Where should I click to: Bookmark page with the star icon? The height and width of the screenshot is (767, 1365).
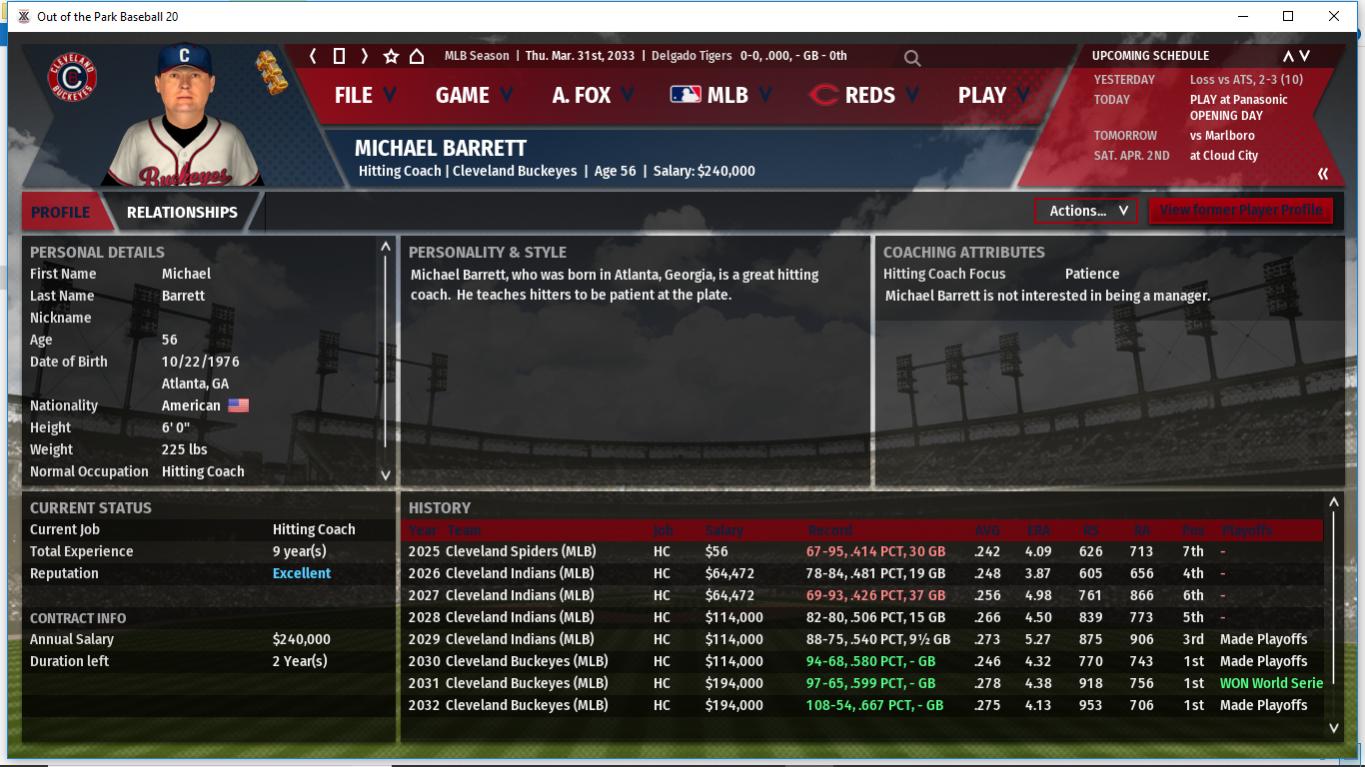tap(391, 56)
